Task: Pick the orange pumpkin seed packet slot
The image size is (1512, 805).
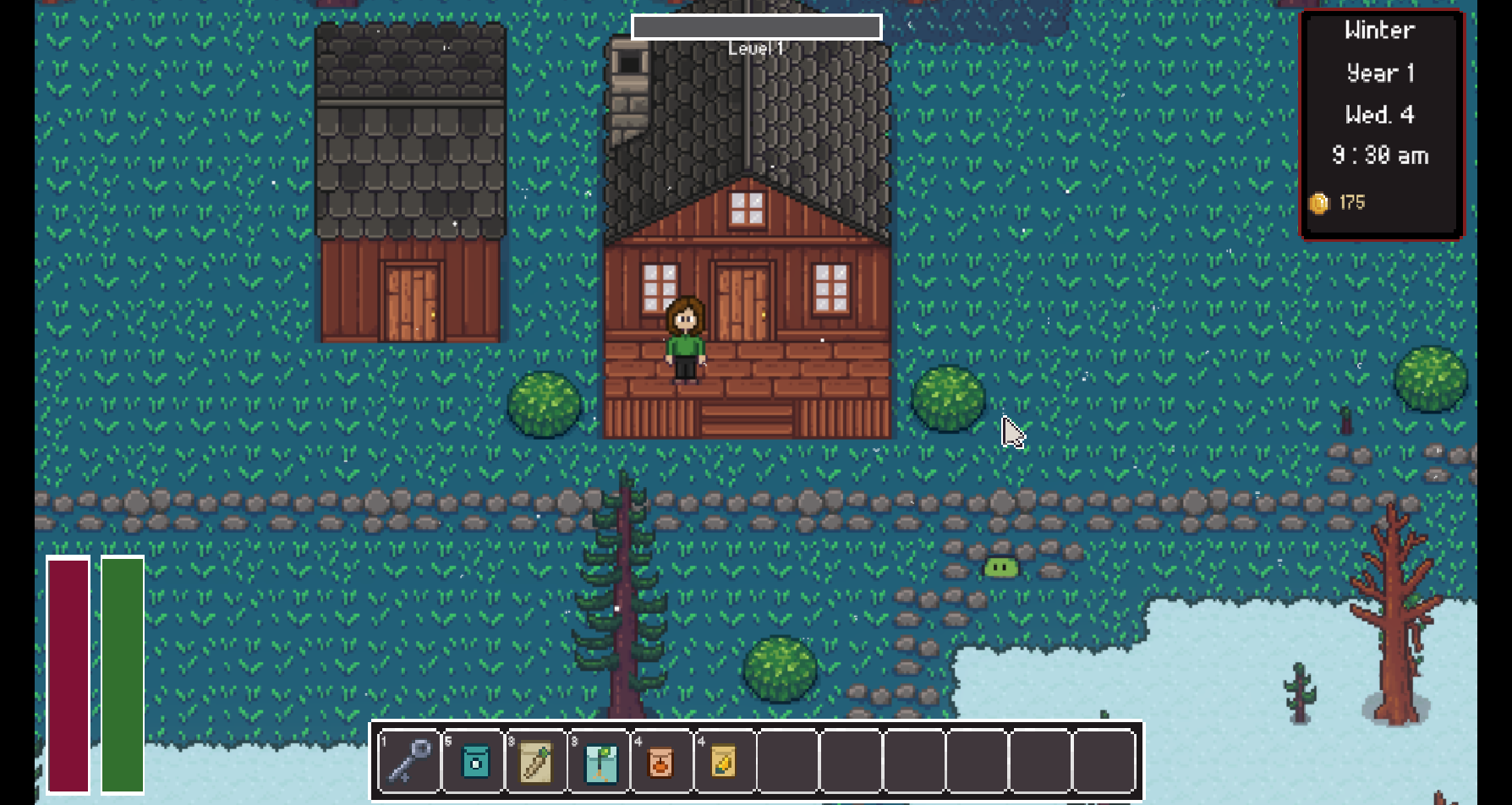Action: pyautogui.click(x=662, y=761)
